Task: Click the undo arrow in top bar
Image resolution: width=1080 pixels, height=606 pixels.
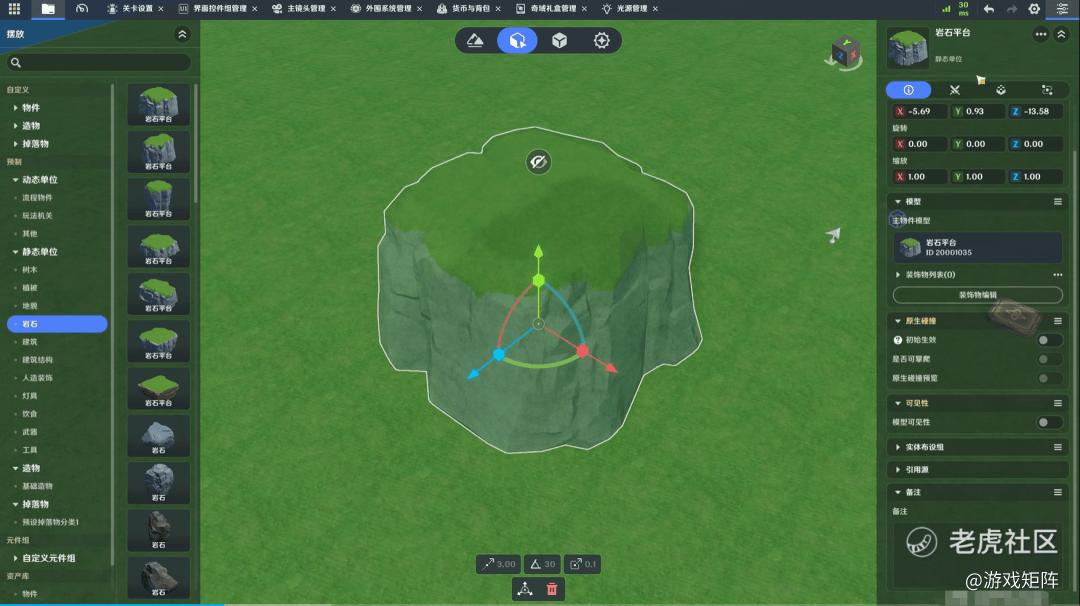Action: pos(989,9)
